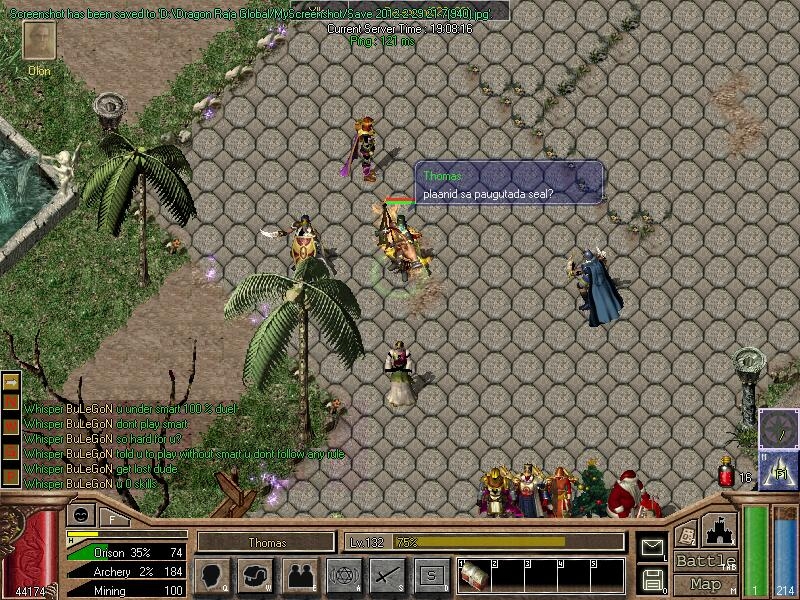Open the Map button
Viewport: 800px width, 600px height.
705,584
